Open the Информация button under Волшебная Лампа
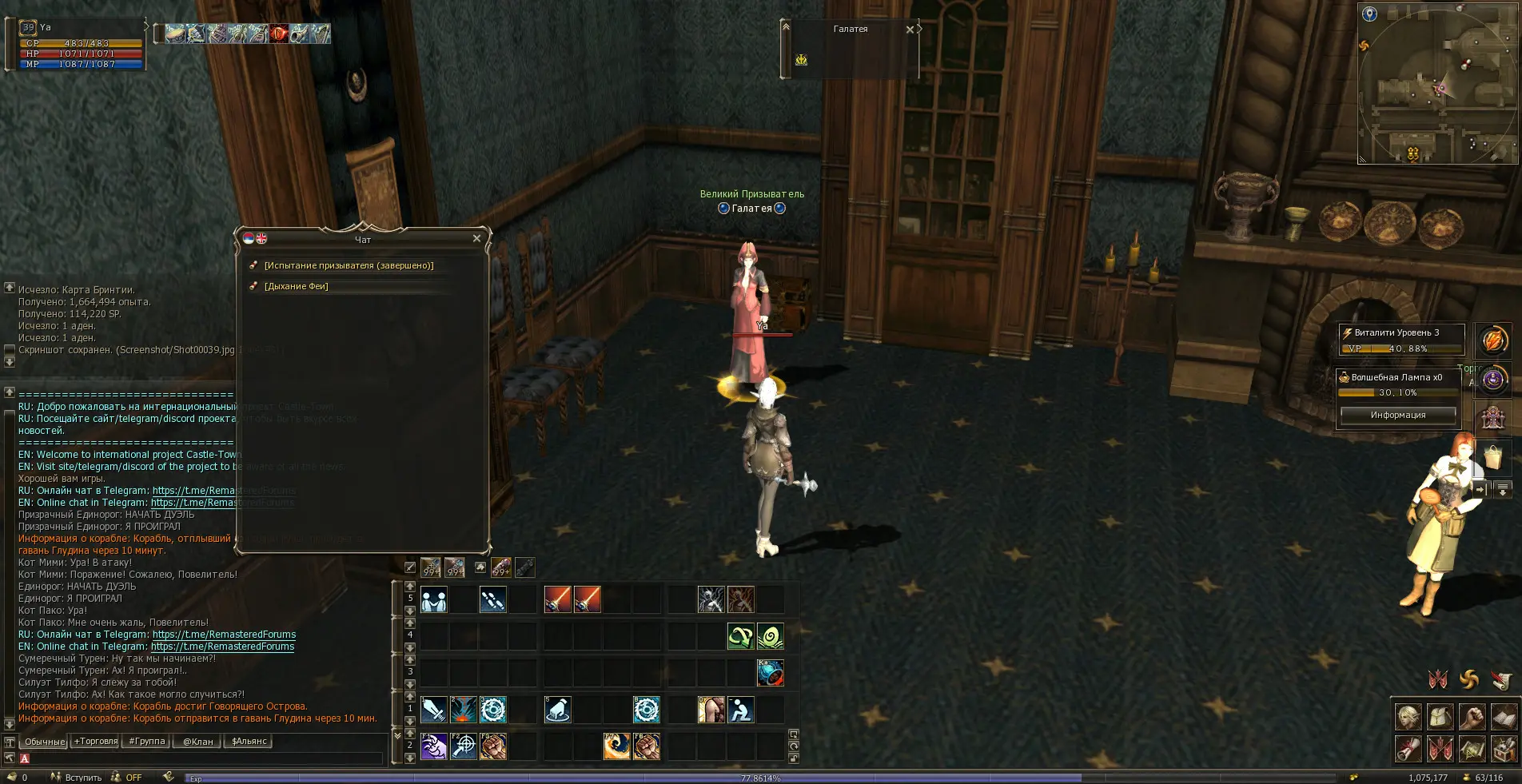Viewport: 1522px width, 784px height. 1397,415
